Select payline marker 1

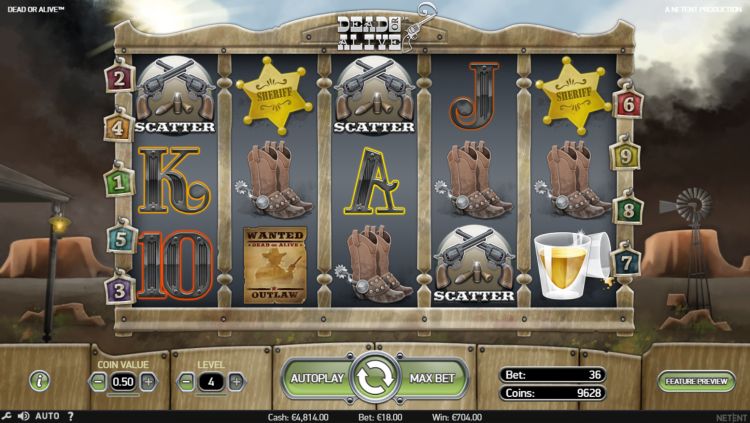click(x=120, y=182)
